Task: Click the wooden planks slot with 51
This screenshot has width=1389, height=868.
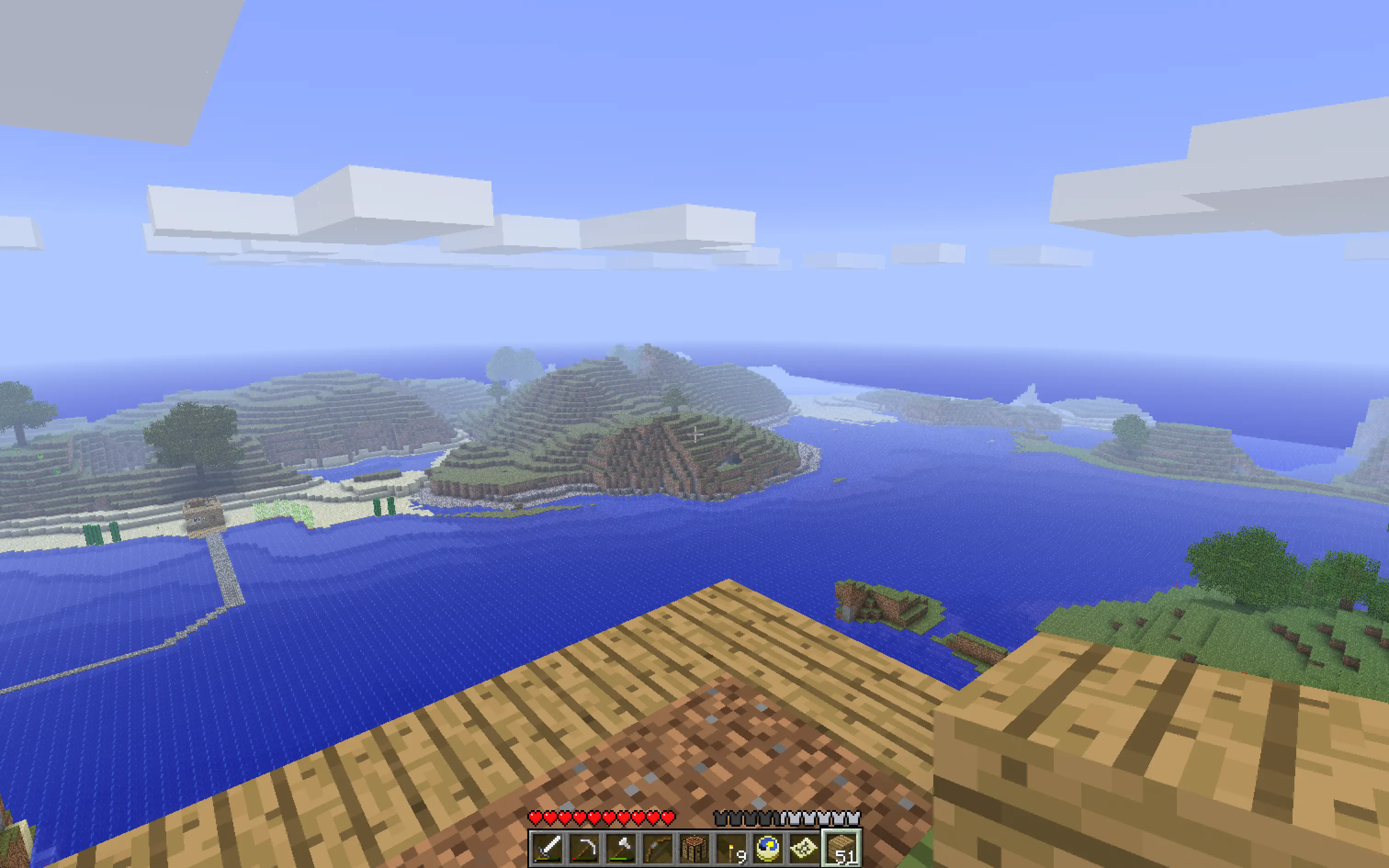Action: (841, 847)
